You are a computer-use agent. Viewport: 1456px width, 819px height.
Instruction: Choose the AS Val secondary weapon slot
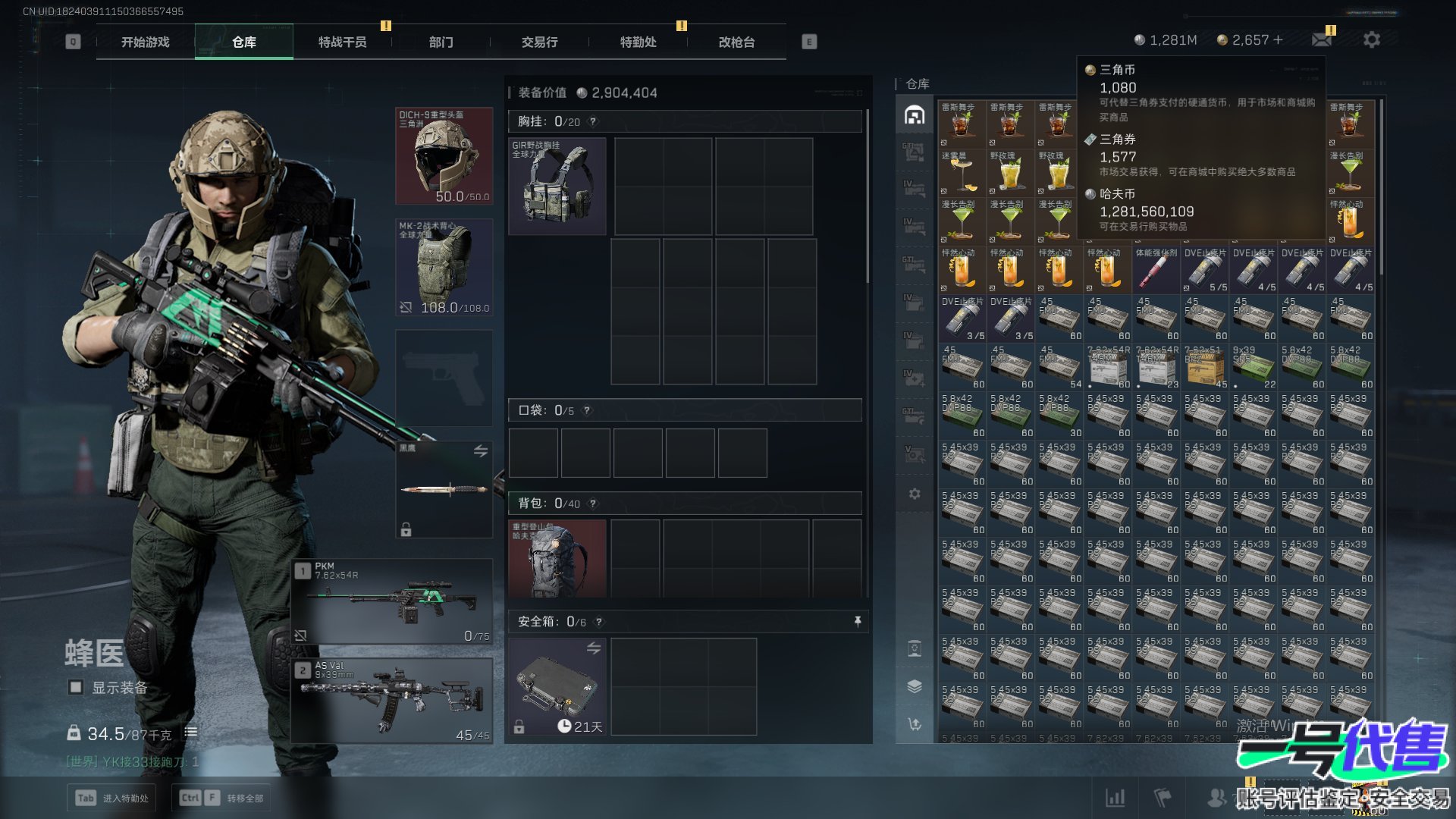pyautogui.click(x=392, y=701)
